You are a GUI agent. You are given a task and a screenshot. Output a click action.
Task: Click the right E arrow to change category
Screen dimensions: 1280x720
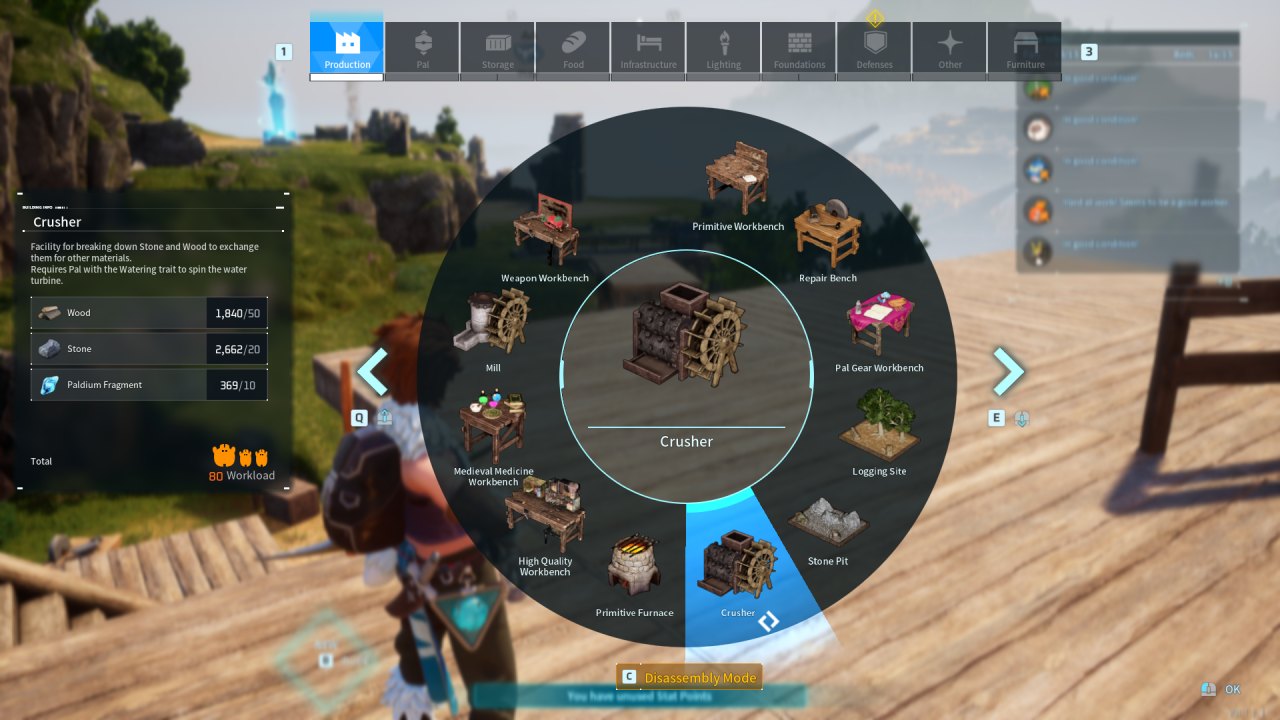point(1009,370)
